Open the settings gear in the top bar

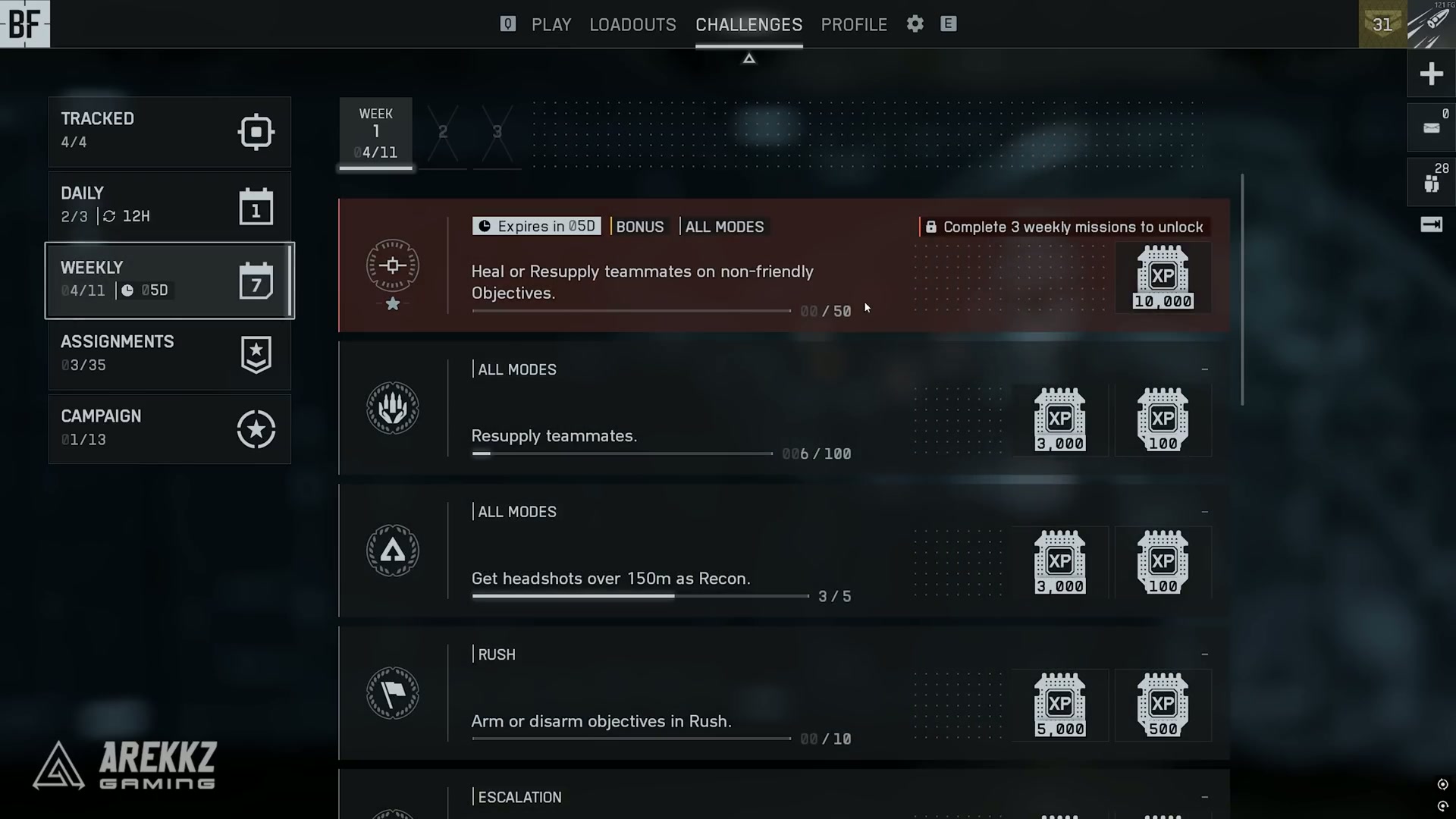(x=915, y=24)
